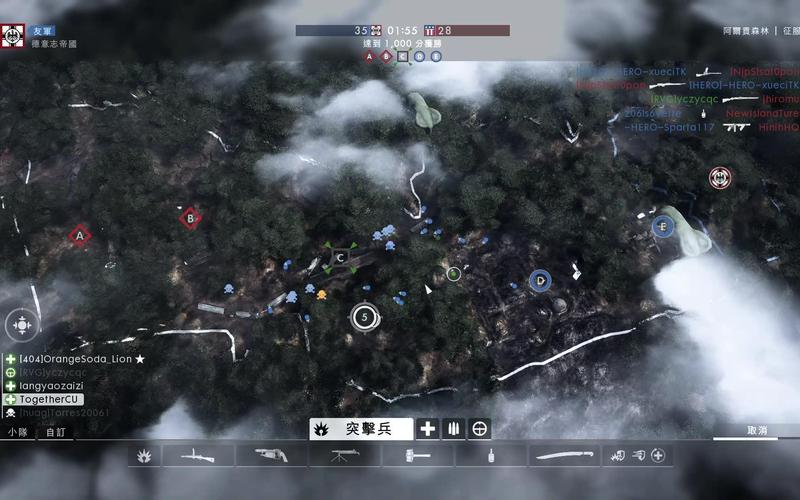
Task: Select the 突擊兵 Assault class
Action: click(x=361, y=429)
